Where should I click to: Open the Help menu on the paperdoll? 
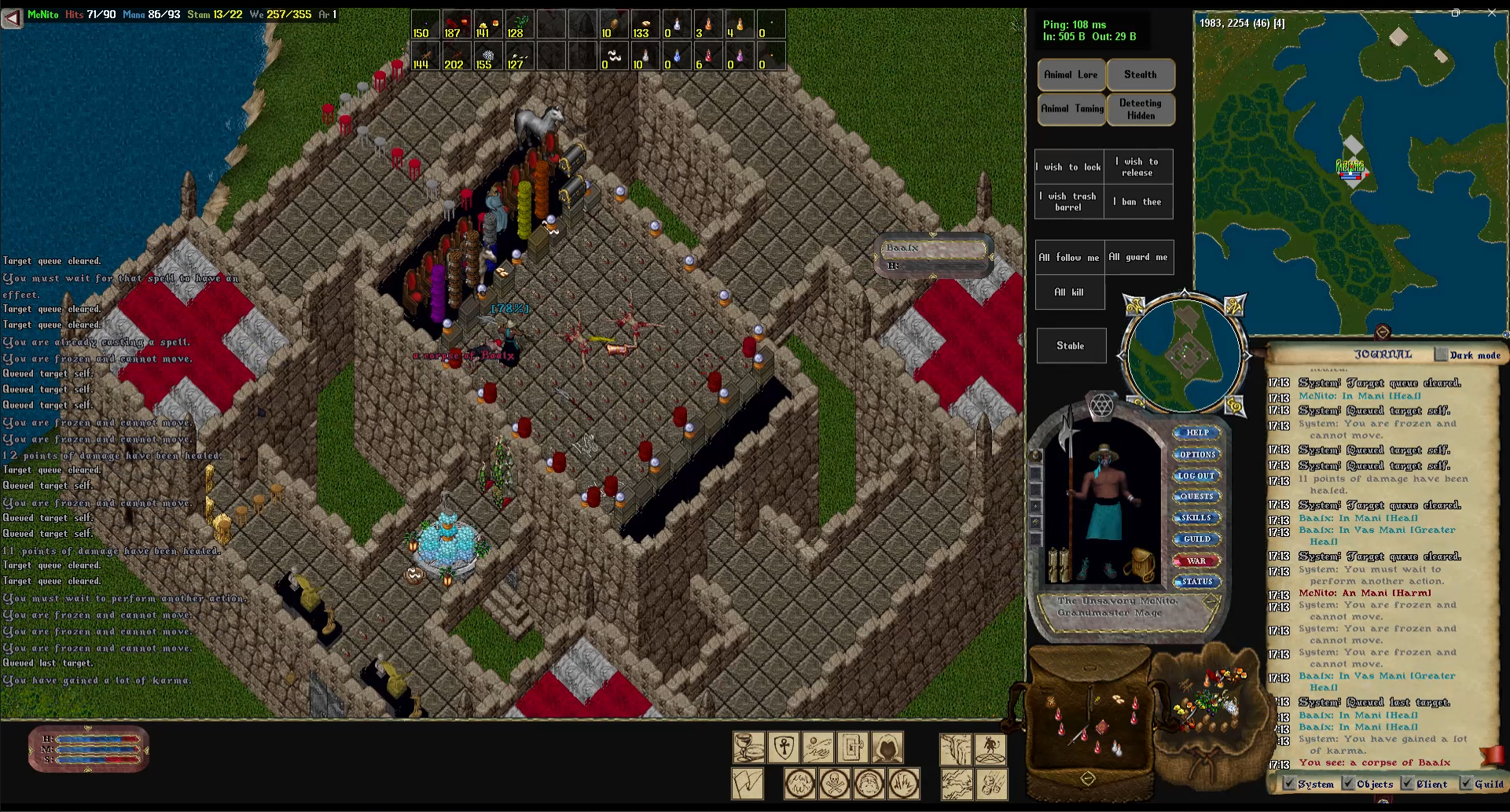point(1196,432)
